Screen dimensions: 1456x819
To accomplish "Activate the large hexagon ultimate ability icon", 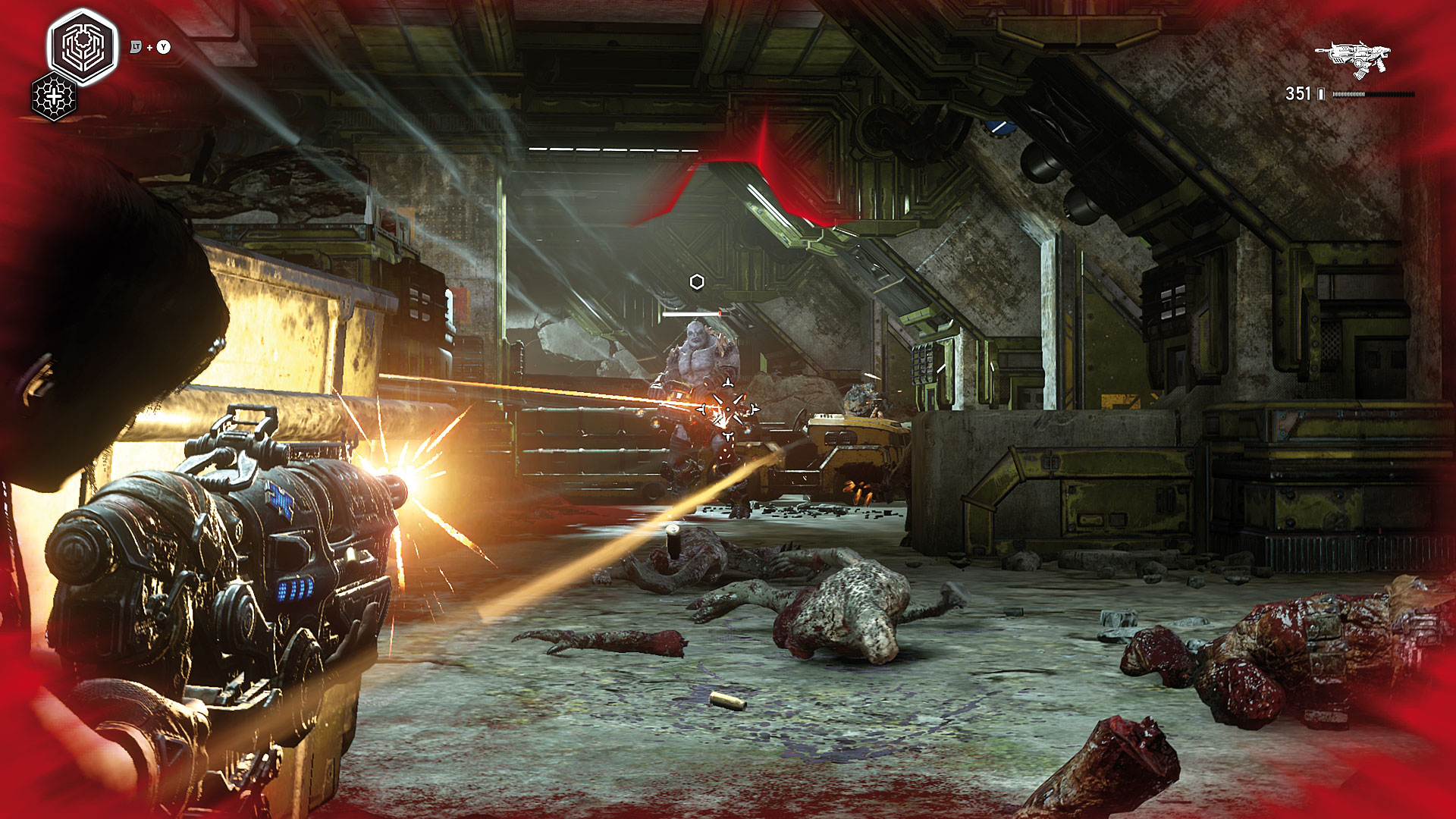I will [x=83, y=46].
